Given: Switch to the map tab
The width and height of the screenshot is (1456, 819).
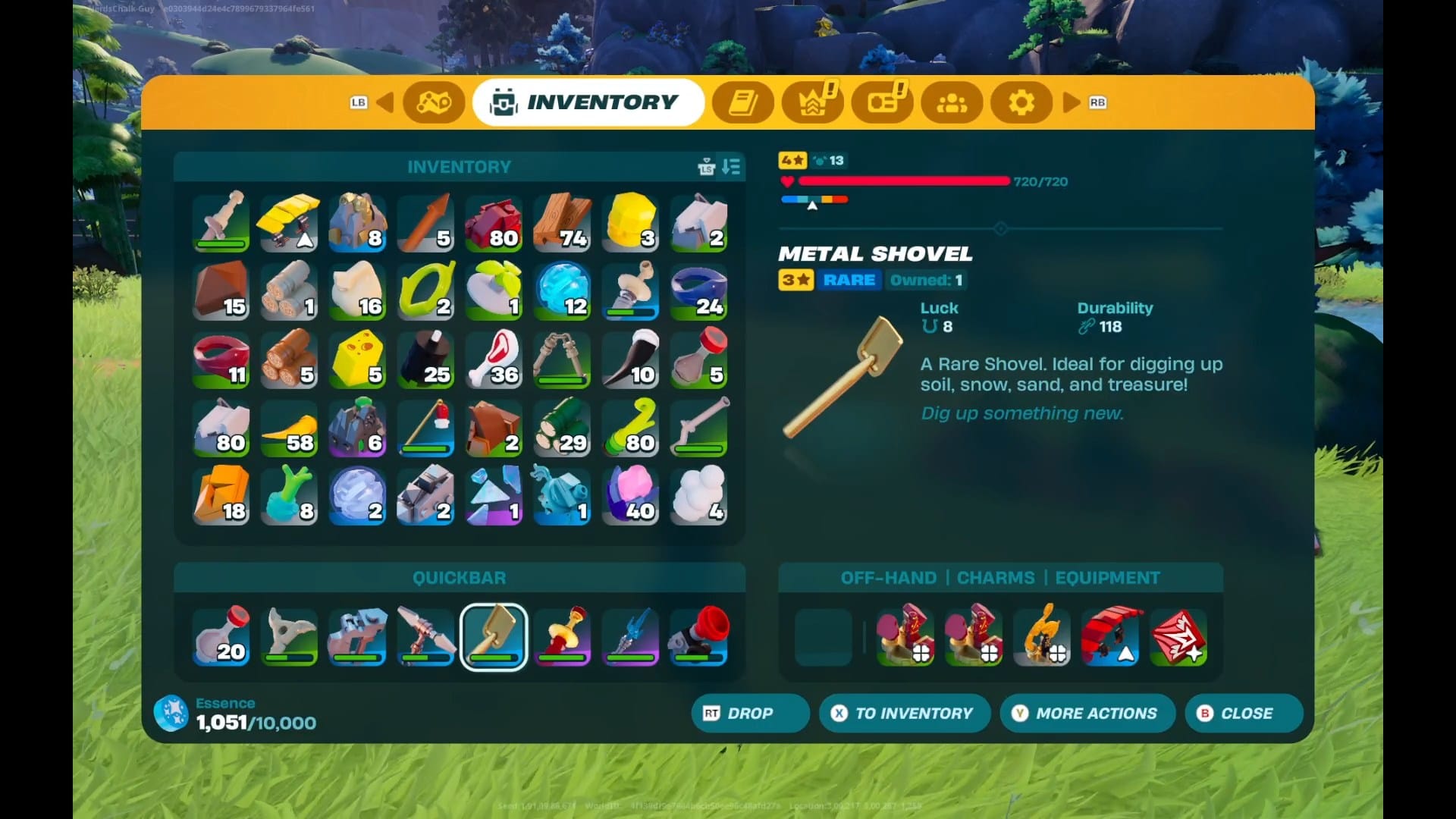Looking at the screenshot, I should coord(434,102).
